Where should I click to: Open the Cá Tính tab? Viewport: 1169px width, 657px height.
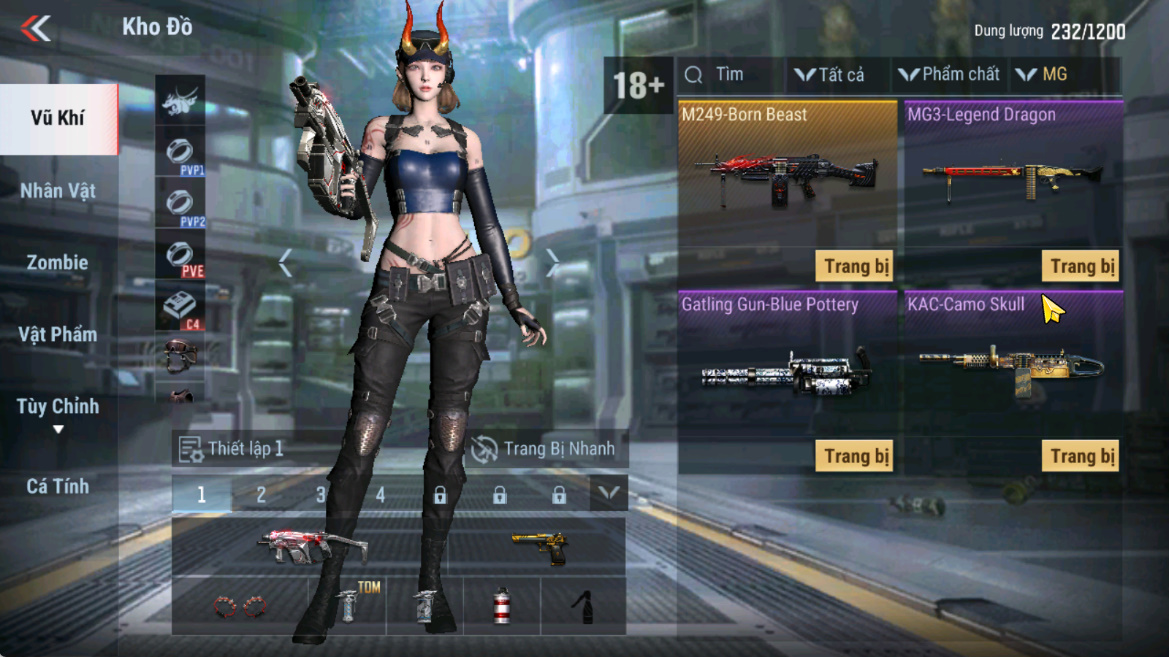coord(58,486)
